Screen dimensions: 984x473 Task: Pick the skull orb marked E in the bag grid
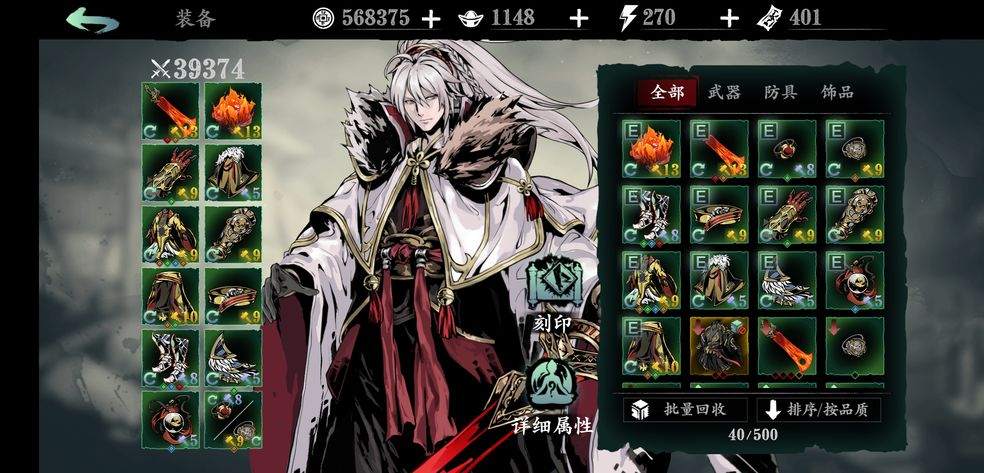point(854,279)
